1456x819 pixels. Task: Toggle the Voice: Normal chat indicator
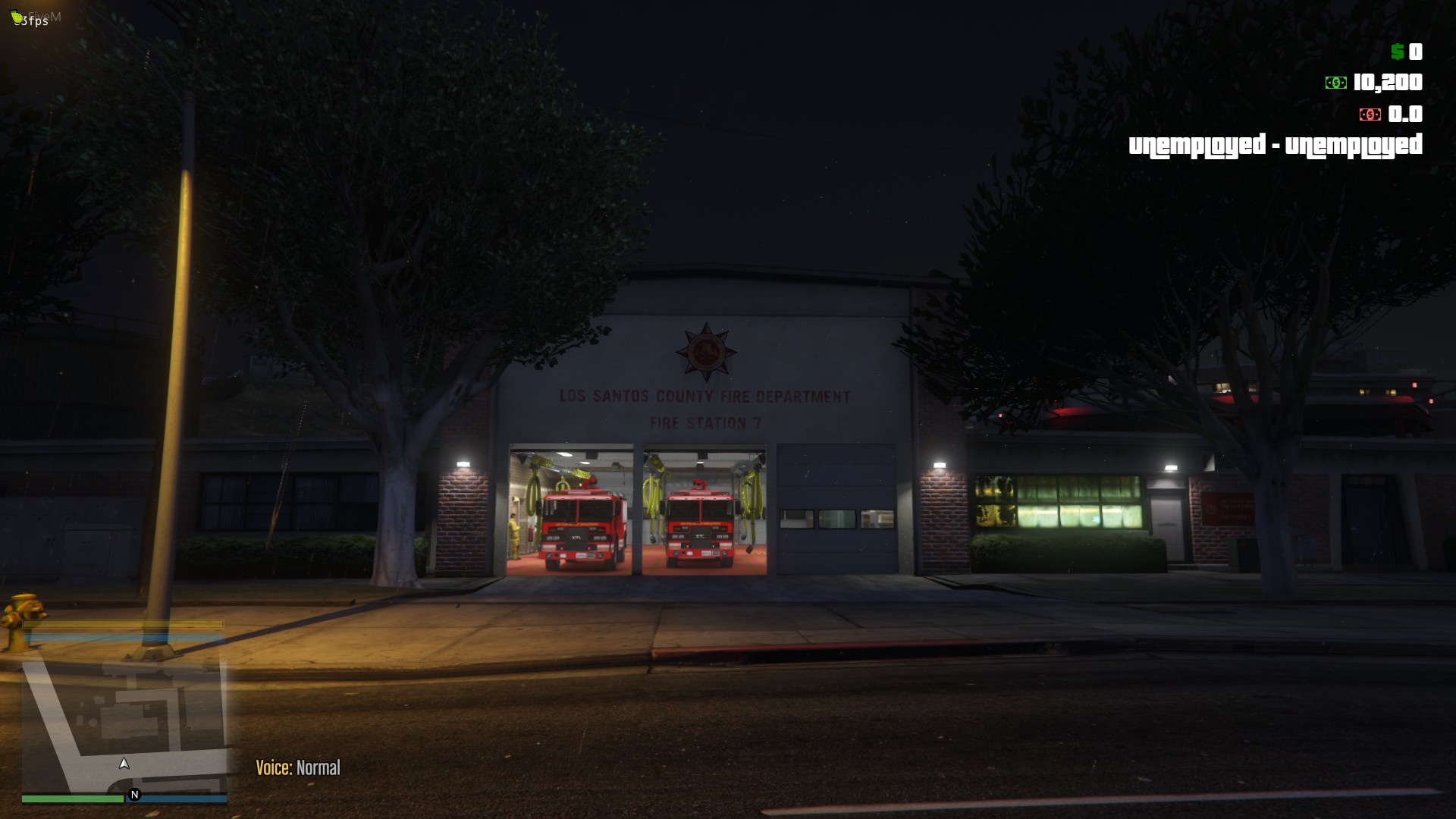(x=298, y=767)
